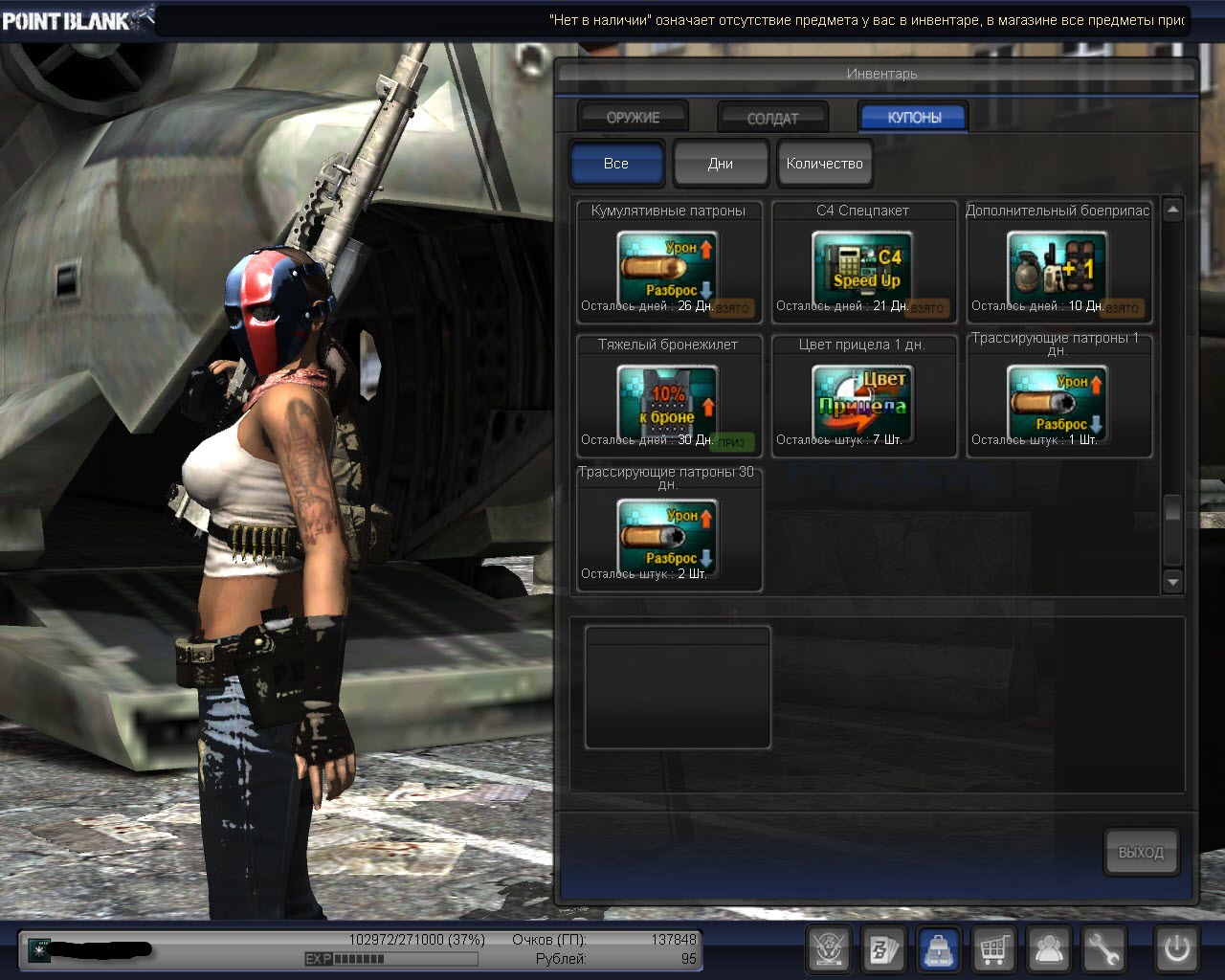Pick the Тяжелый бронежилет armor coupon
1225x980 pixels.
pyautogui.click(x=668, y=397)
